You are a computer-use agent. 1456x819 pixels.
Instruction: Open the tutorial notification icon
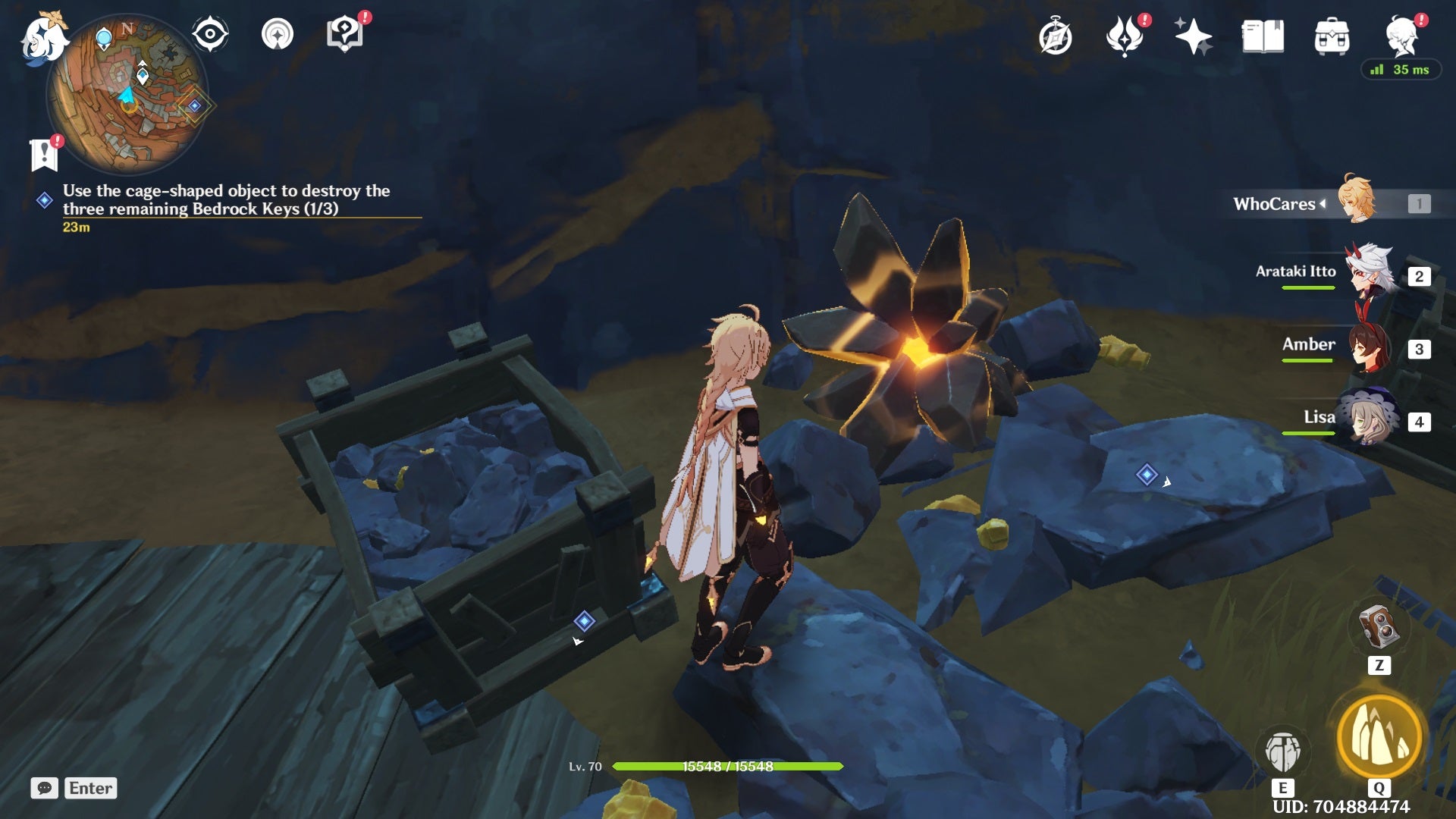tap(345, 34)
